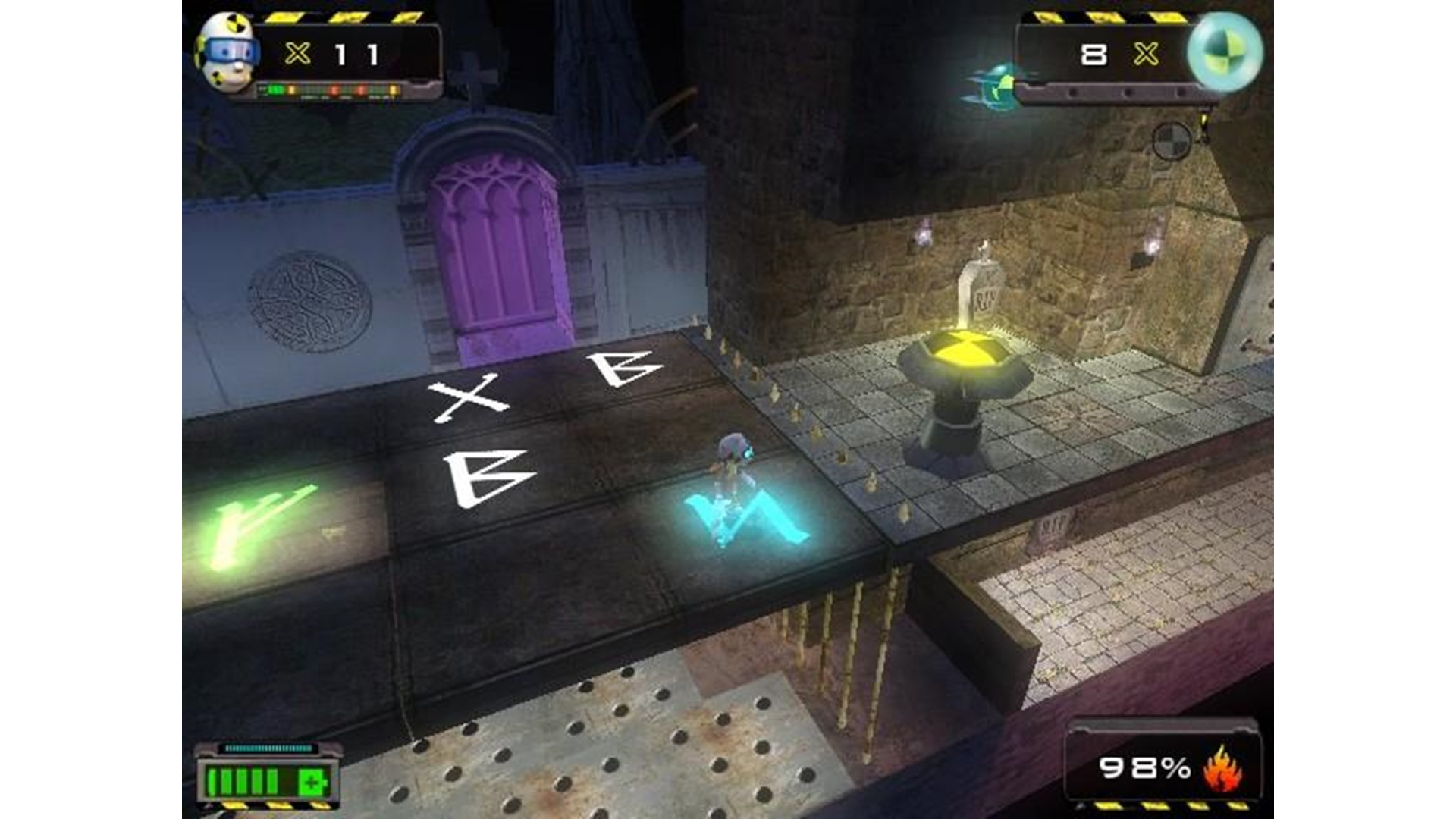Click the flame icon beside 98%
Image resolution: width=1456 pixels, height=819 pixels.
(1222, 770)
